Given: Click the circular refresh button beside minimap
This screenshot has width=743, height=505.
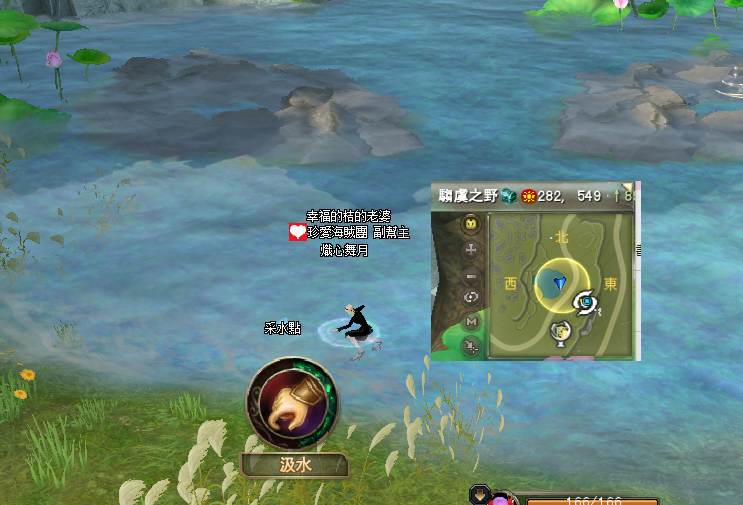Looking at the screenshot, I should coord(471,297).
